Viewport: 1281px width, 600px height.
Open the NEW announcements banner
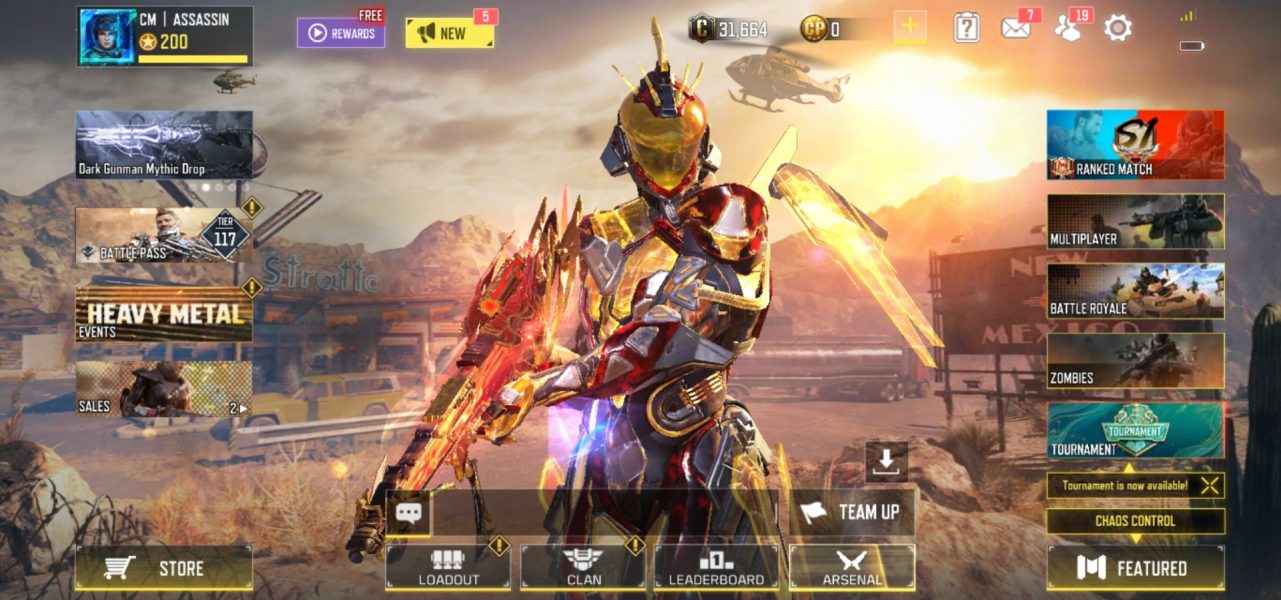pyautogui.click(x=449, y=33)
